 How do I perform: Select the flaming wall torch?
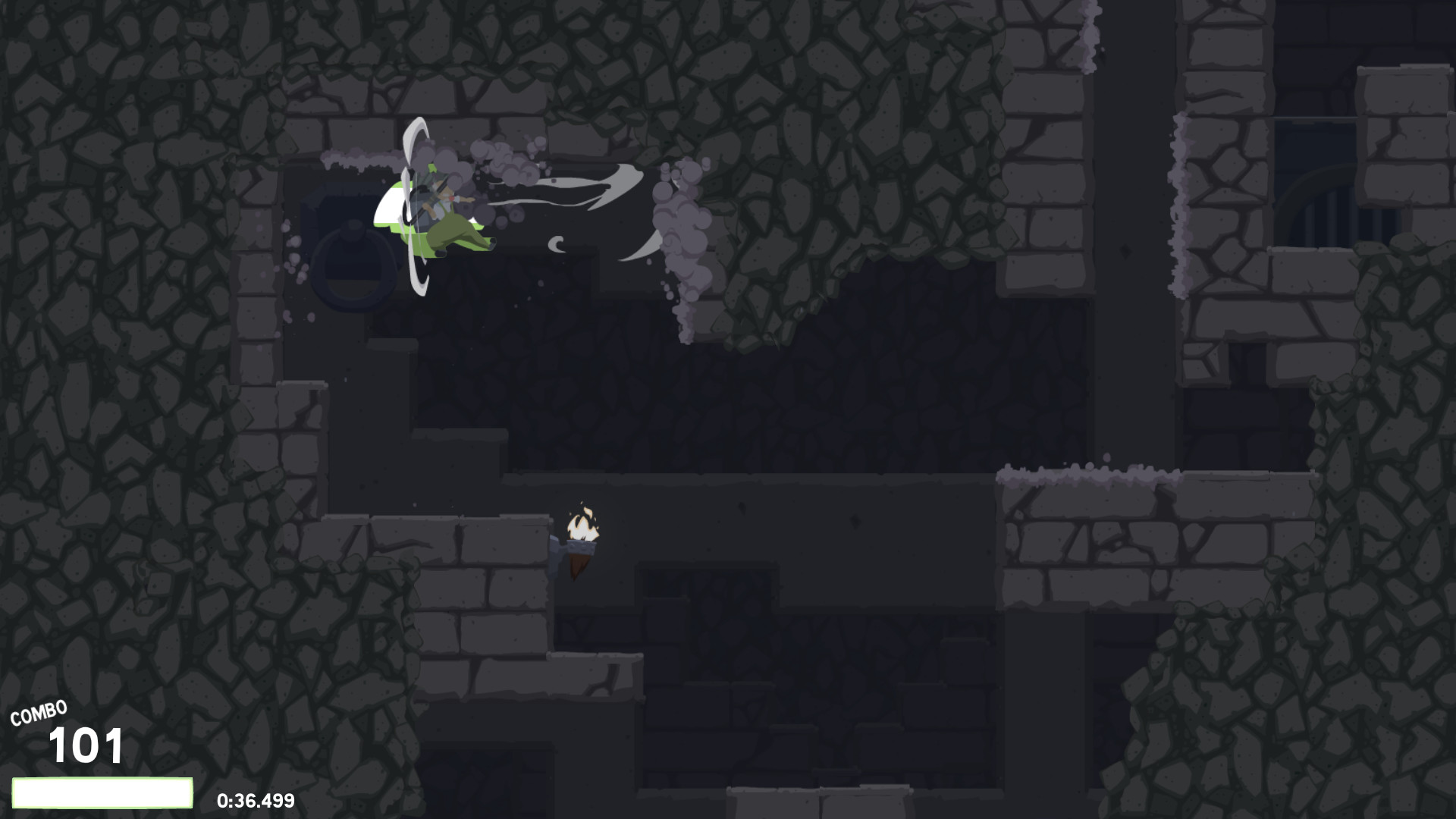pos(582,531)
